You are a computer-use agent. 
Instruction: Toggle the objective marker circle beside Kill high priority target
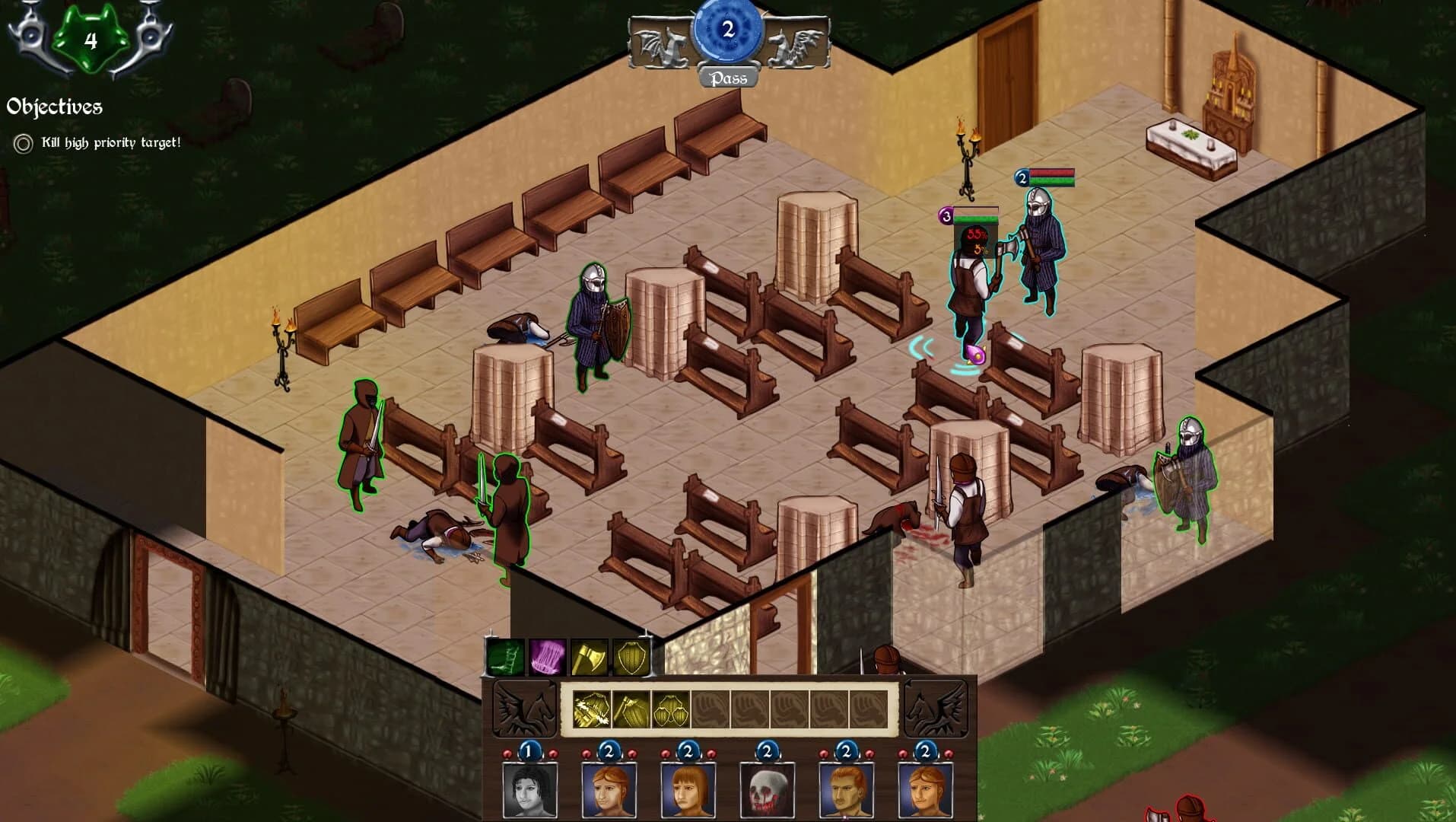tap(24, 142)
